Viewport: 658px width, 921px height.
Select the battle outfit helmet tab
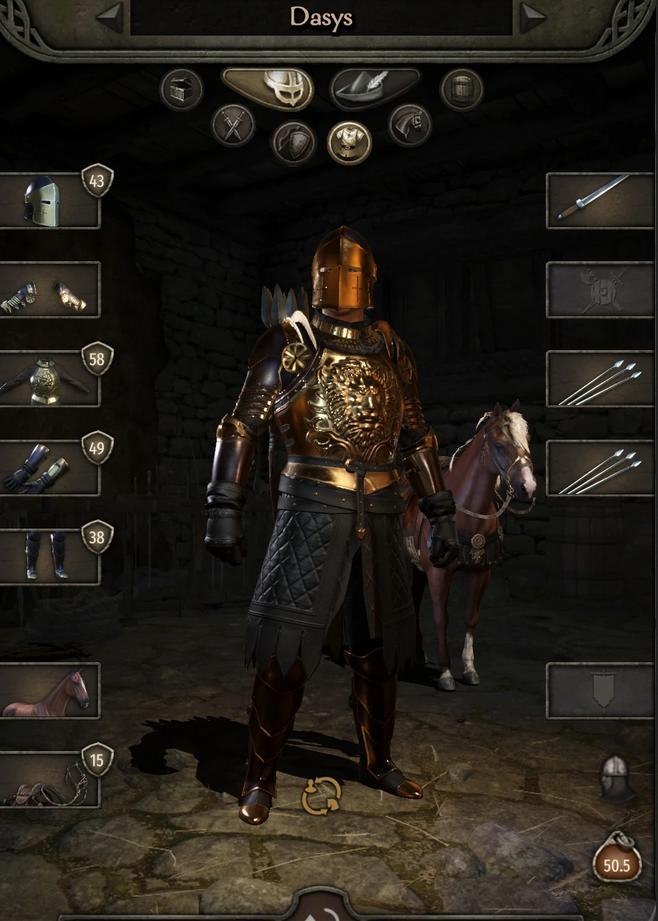coord(267,88)
